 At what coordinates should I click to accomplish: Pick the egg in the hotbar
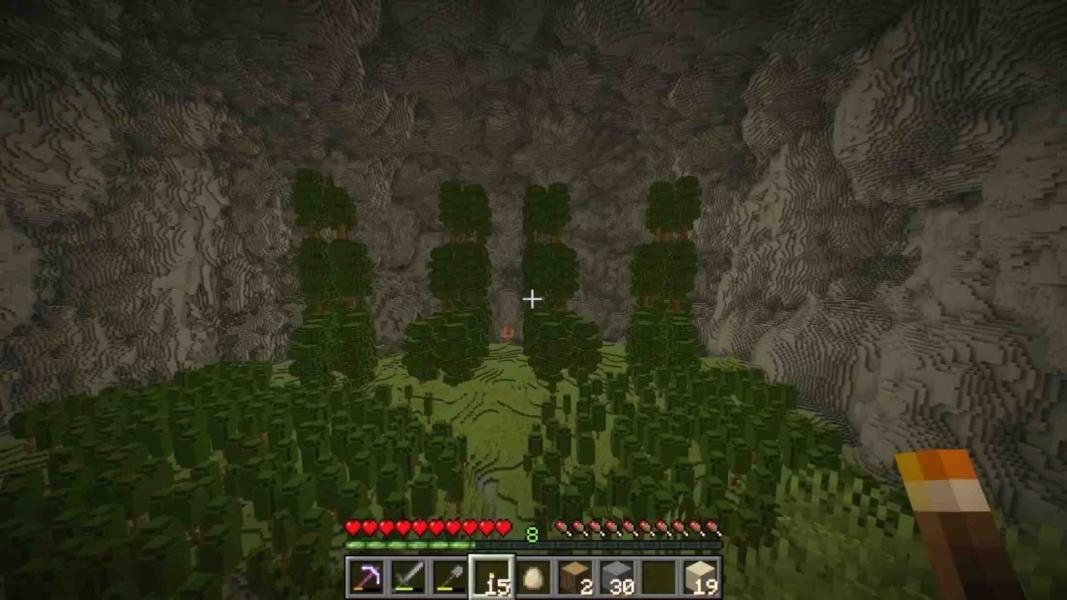click(533, 577)
